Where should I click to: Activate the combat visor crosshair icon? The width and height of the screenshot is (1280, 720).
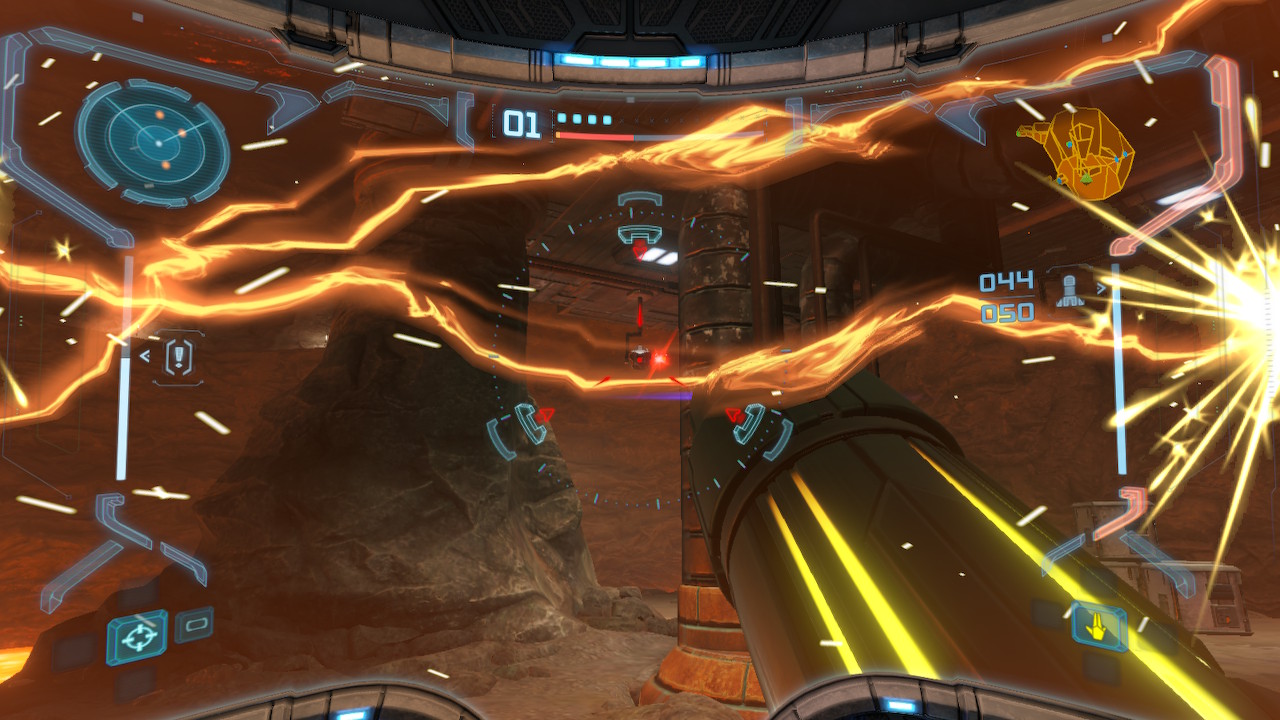137,636
